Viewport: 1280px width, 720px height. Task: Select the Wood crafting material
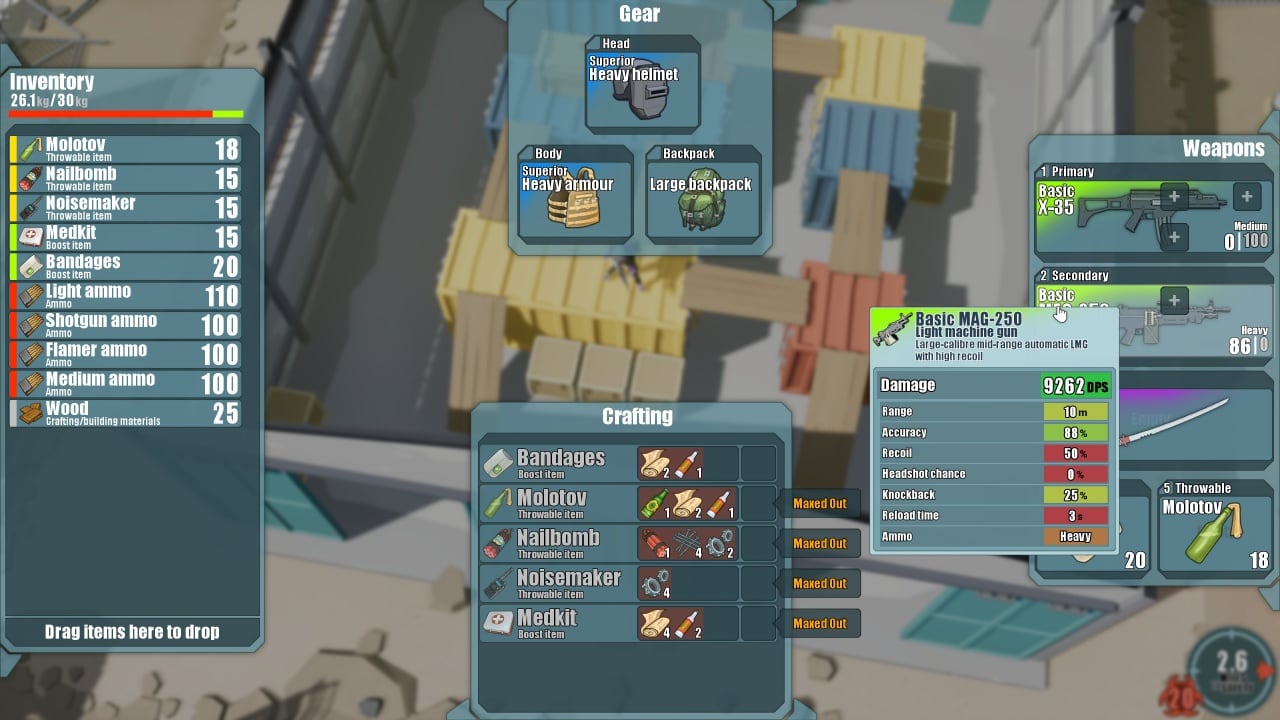126,412
